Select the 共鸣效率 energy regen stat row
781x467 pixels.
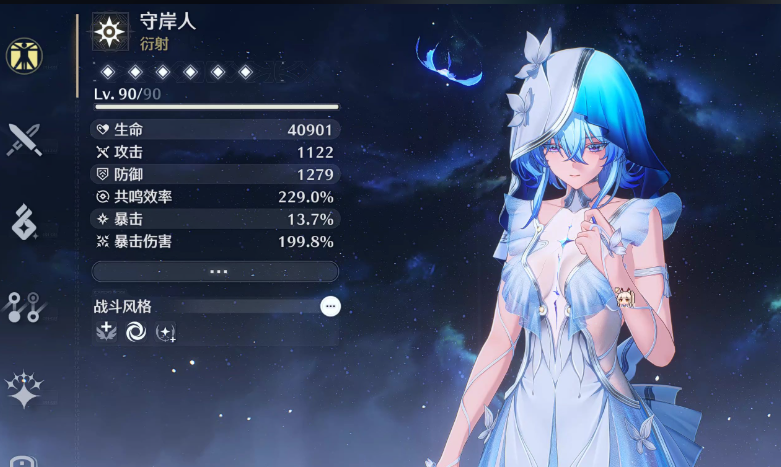pyautogui.click(x=215, y=197)
